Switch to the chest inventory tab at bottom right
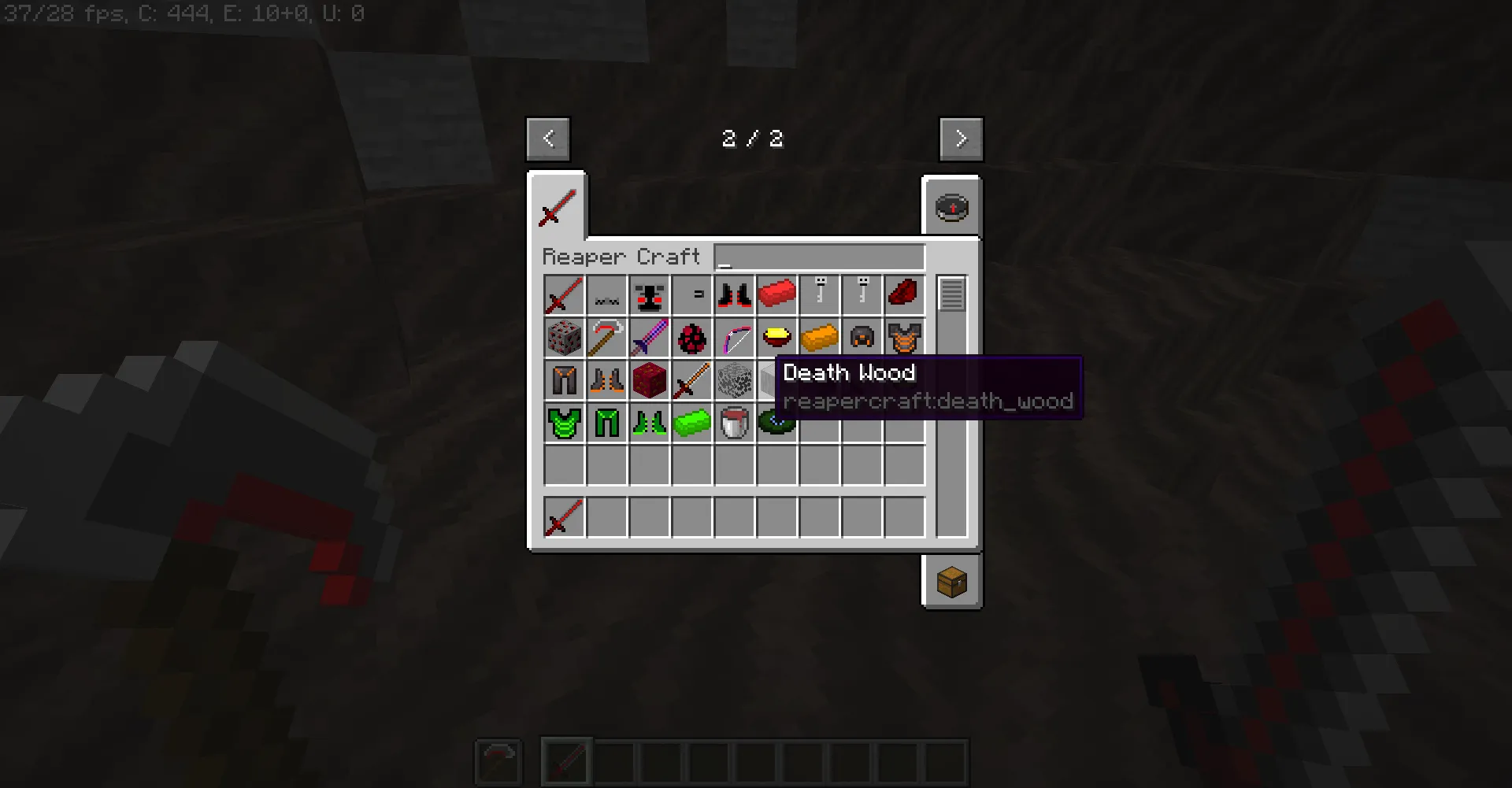This screenshot has height=788, width=1512. [952, 583]
